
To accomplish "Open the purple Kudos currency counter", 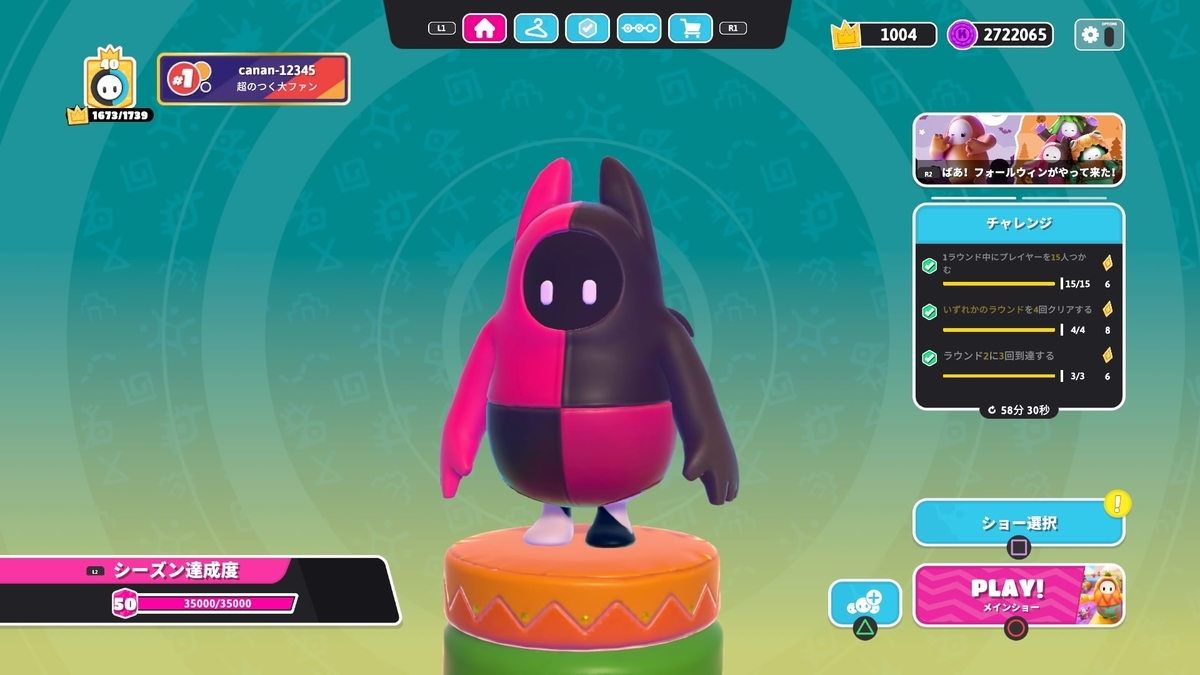I will [1000, 35].
